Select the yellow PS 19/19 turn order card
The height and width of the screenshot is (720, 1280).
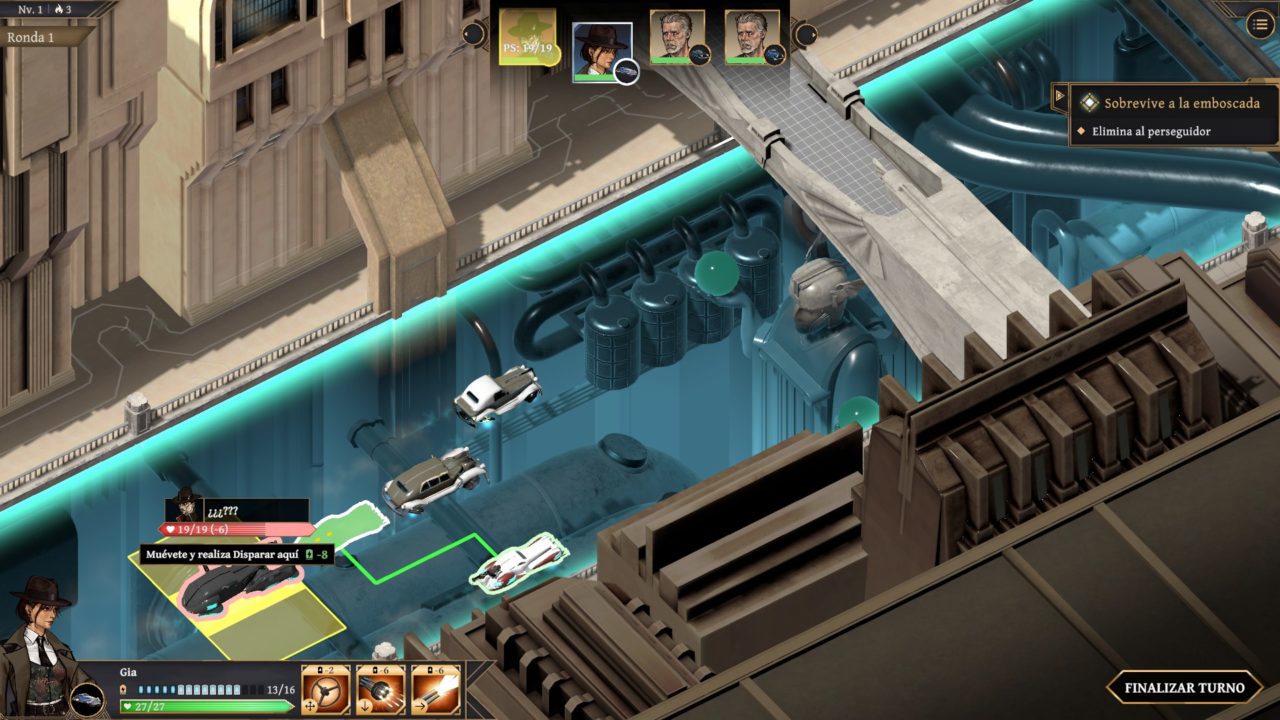click(x=530, y=38)
